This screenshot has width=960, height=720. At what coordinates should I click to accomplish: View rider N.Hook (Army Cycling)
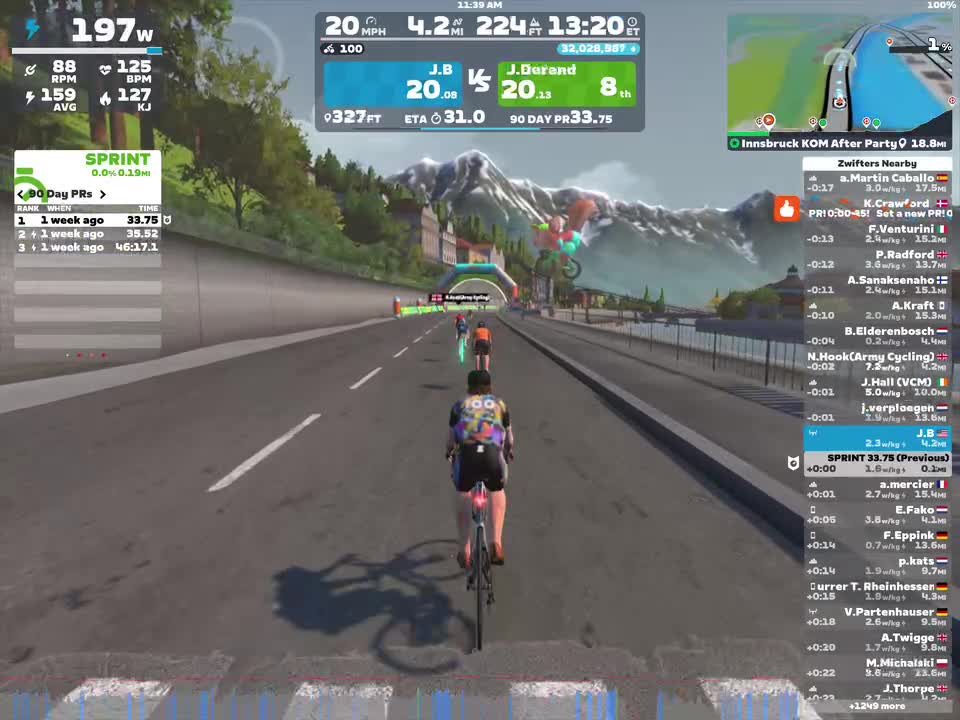(x=877, y=362)
